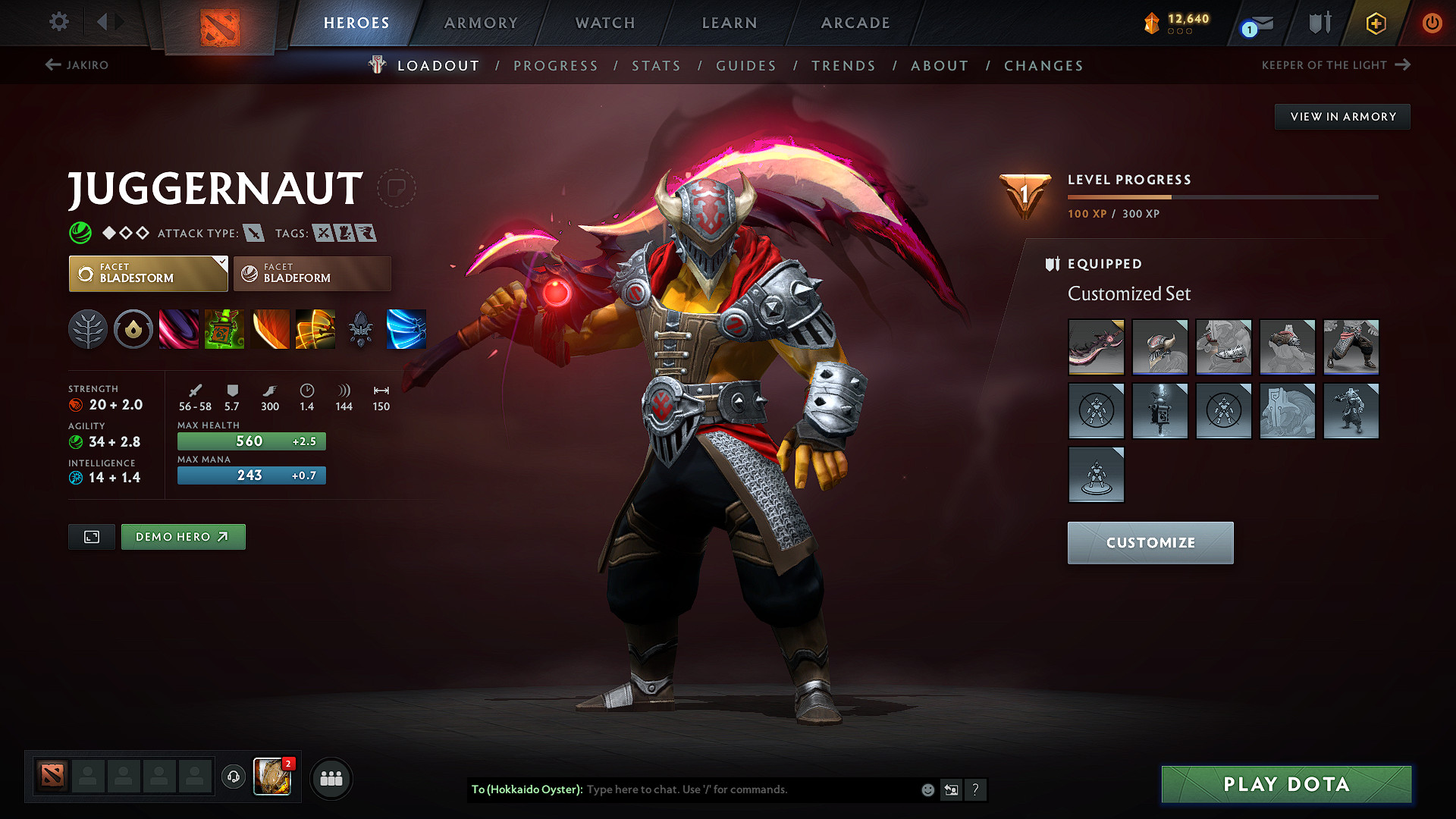Switch to the STATS tab
The width and height of the screenshot is (1456, 819).
pyautogui.click(x=656, y=65)
